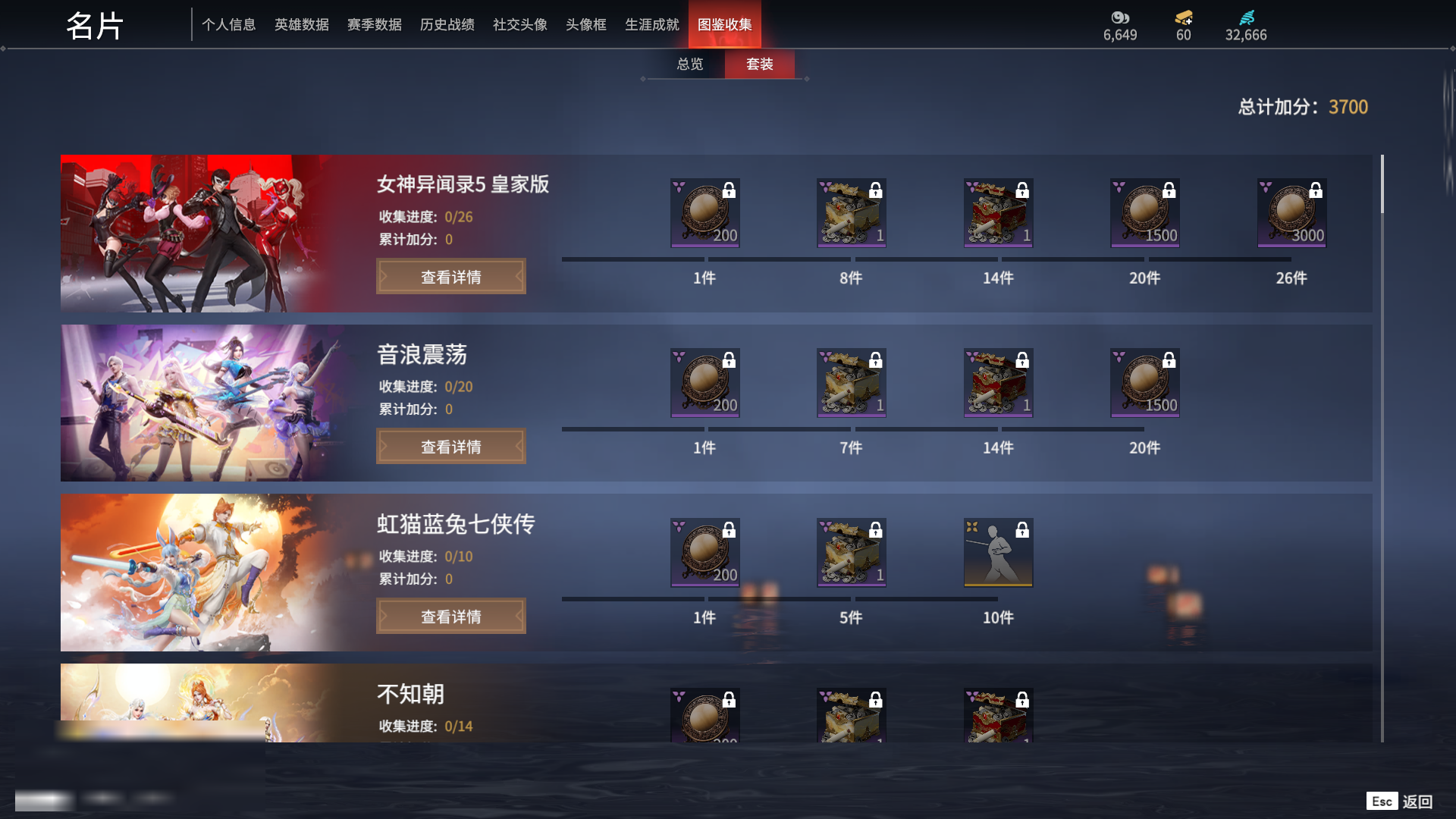Select the 图鉴收集 tab
Screen dimensions: 1456x819
(724, 25)
